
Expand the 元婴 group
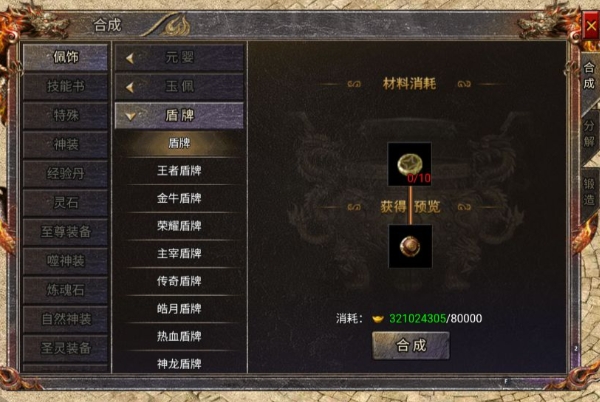click(x=179, y=58)
